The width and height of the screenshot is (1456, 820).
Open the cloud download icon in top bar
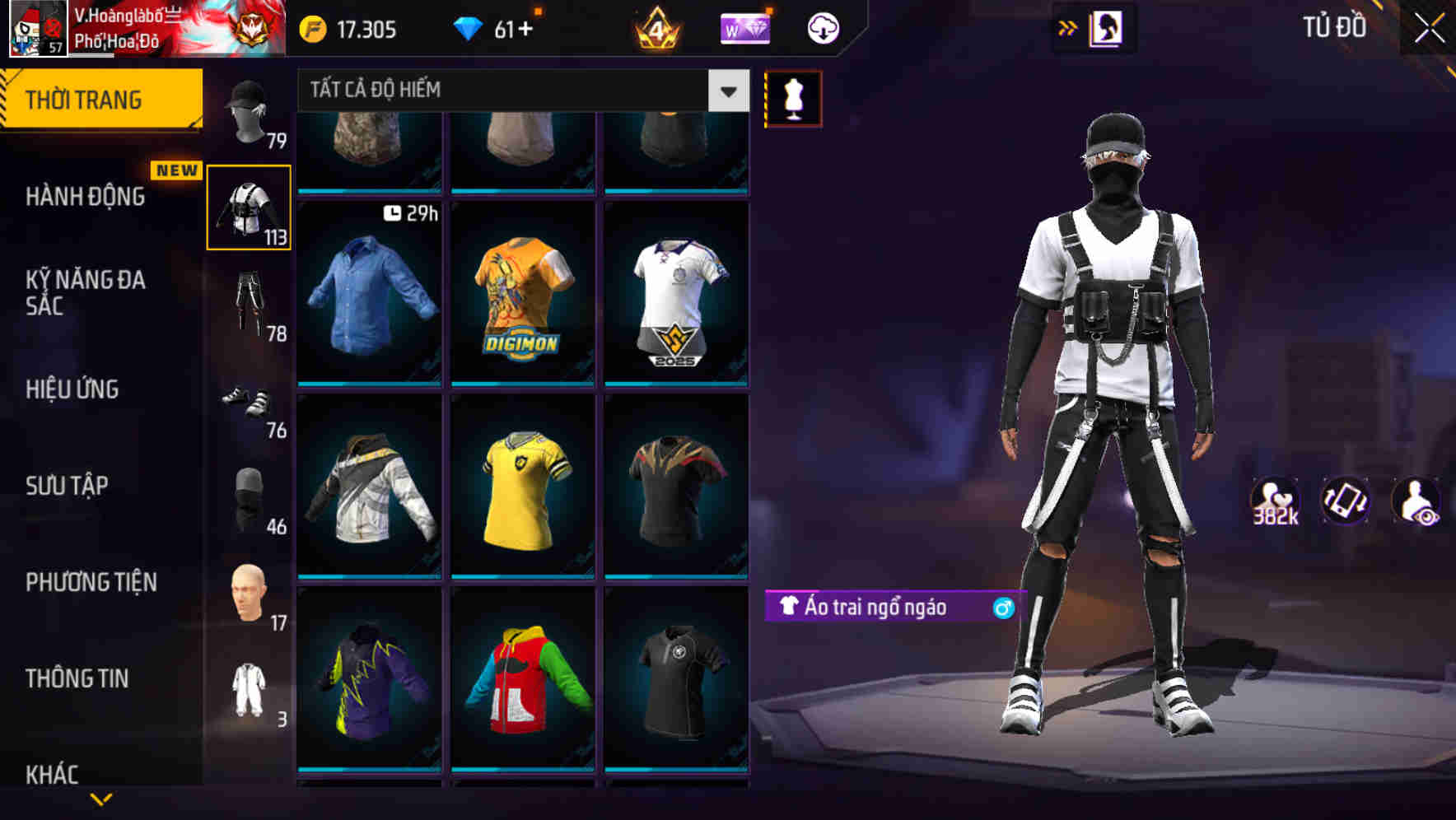[820, 27]
